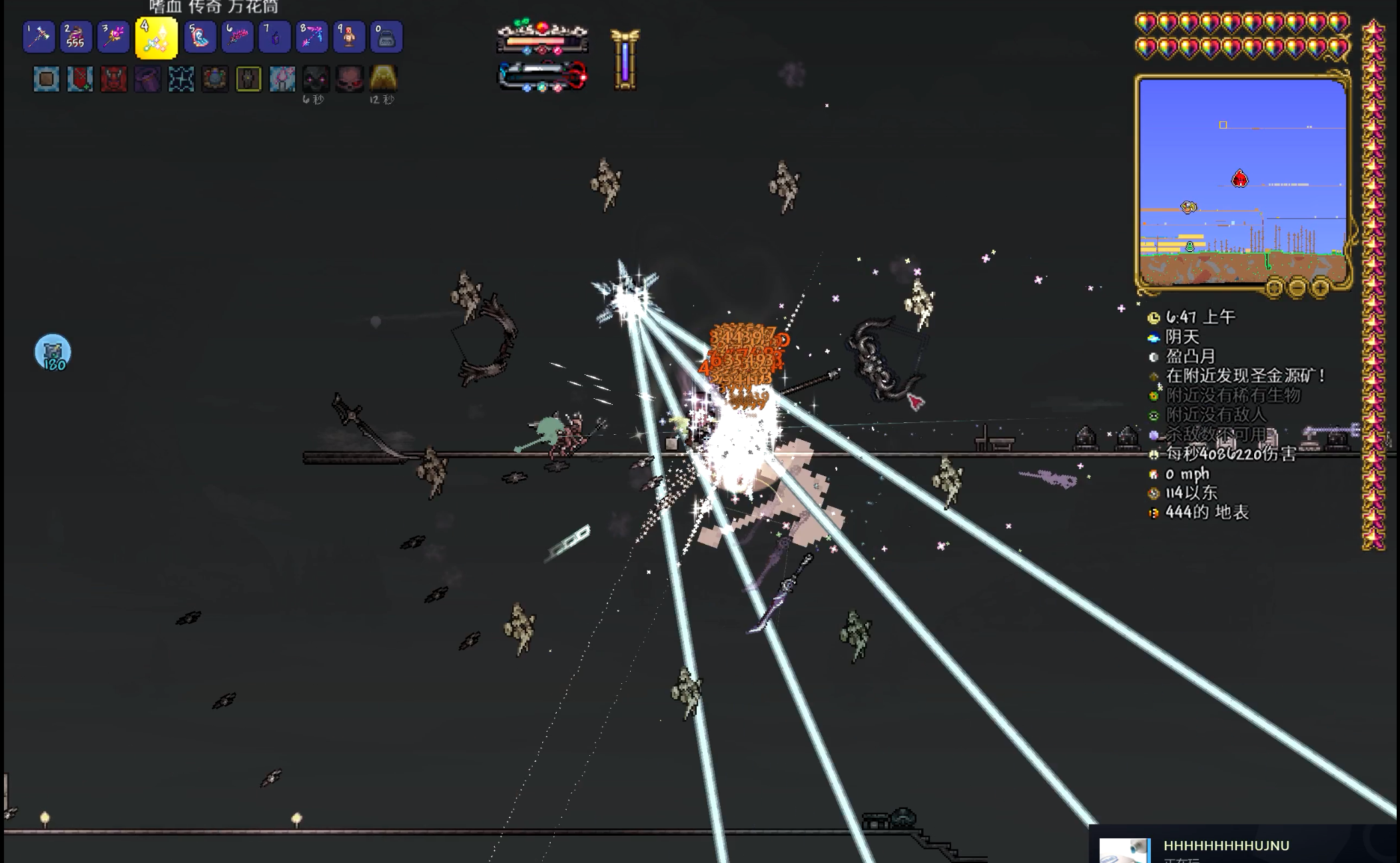Select the grey bag in slot 0
1400x863 pixels.
[386, 37]
